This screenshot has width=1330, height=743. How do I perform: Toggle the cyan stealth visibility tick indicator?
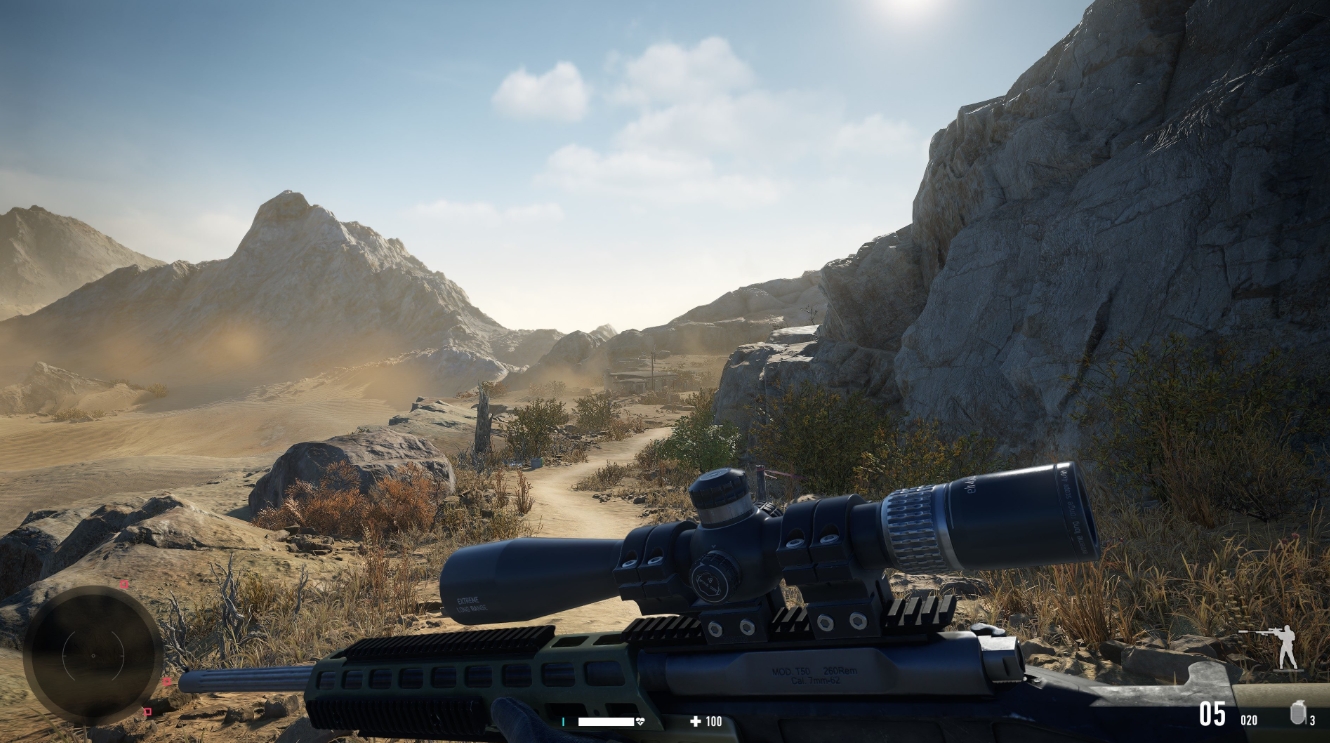[x=564, y=721]
